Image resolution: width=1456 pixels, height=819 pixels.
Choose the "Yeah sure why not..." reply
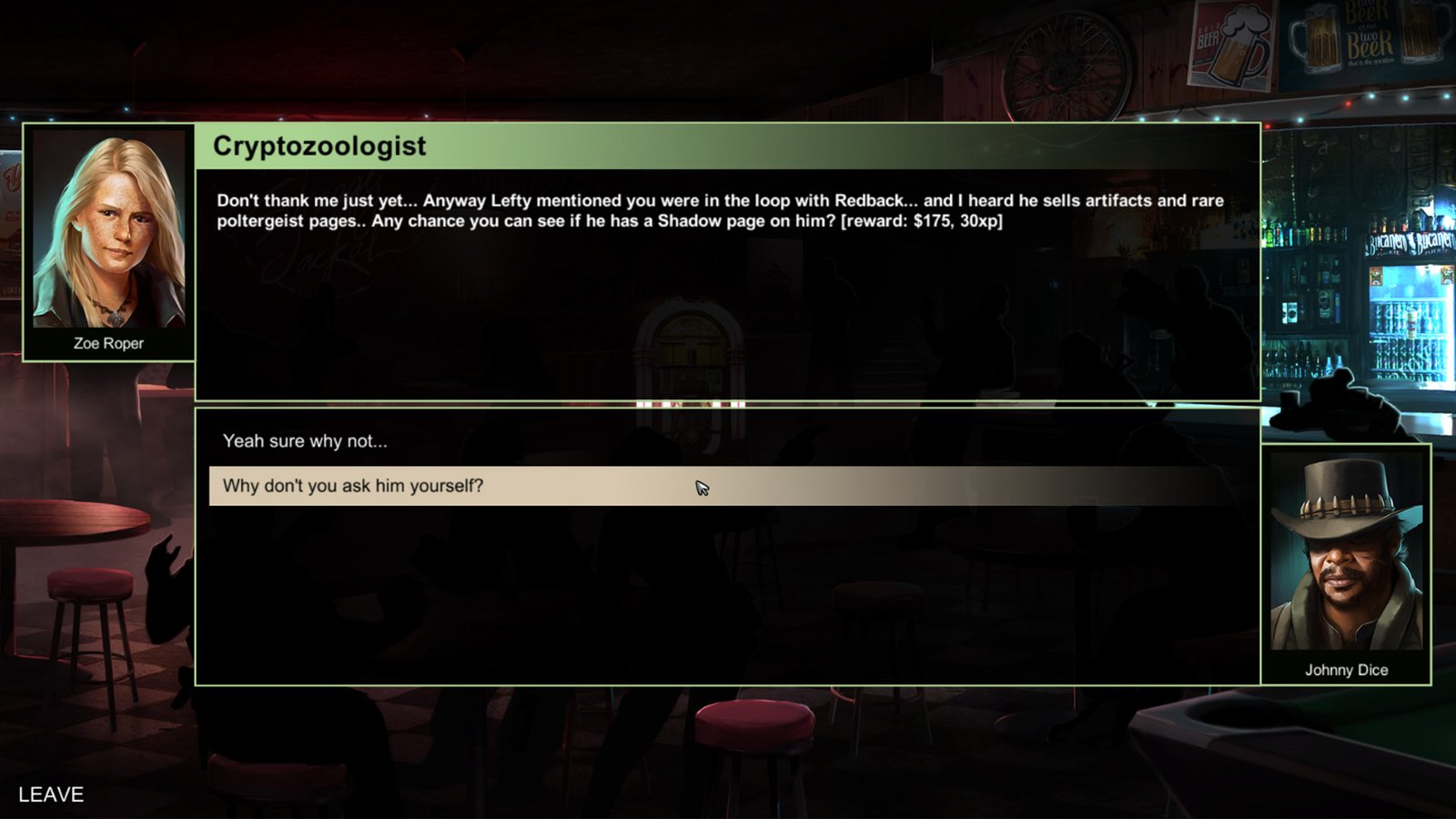coord(305,441)
